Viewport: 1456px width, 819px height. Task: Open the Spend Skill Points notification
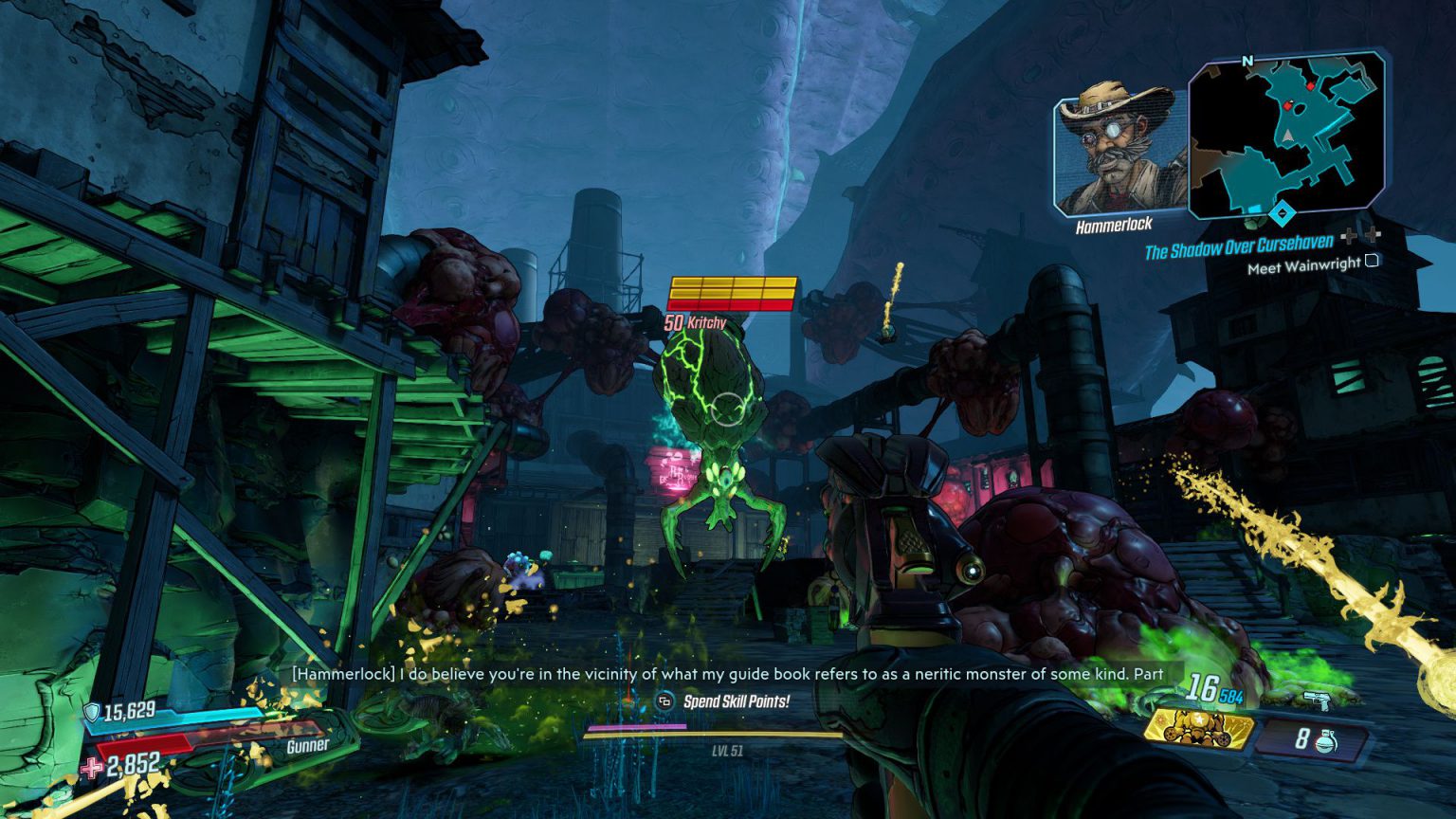tap(725, 701)
